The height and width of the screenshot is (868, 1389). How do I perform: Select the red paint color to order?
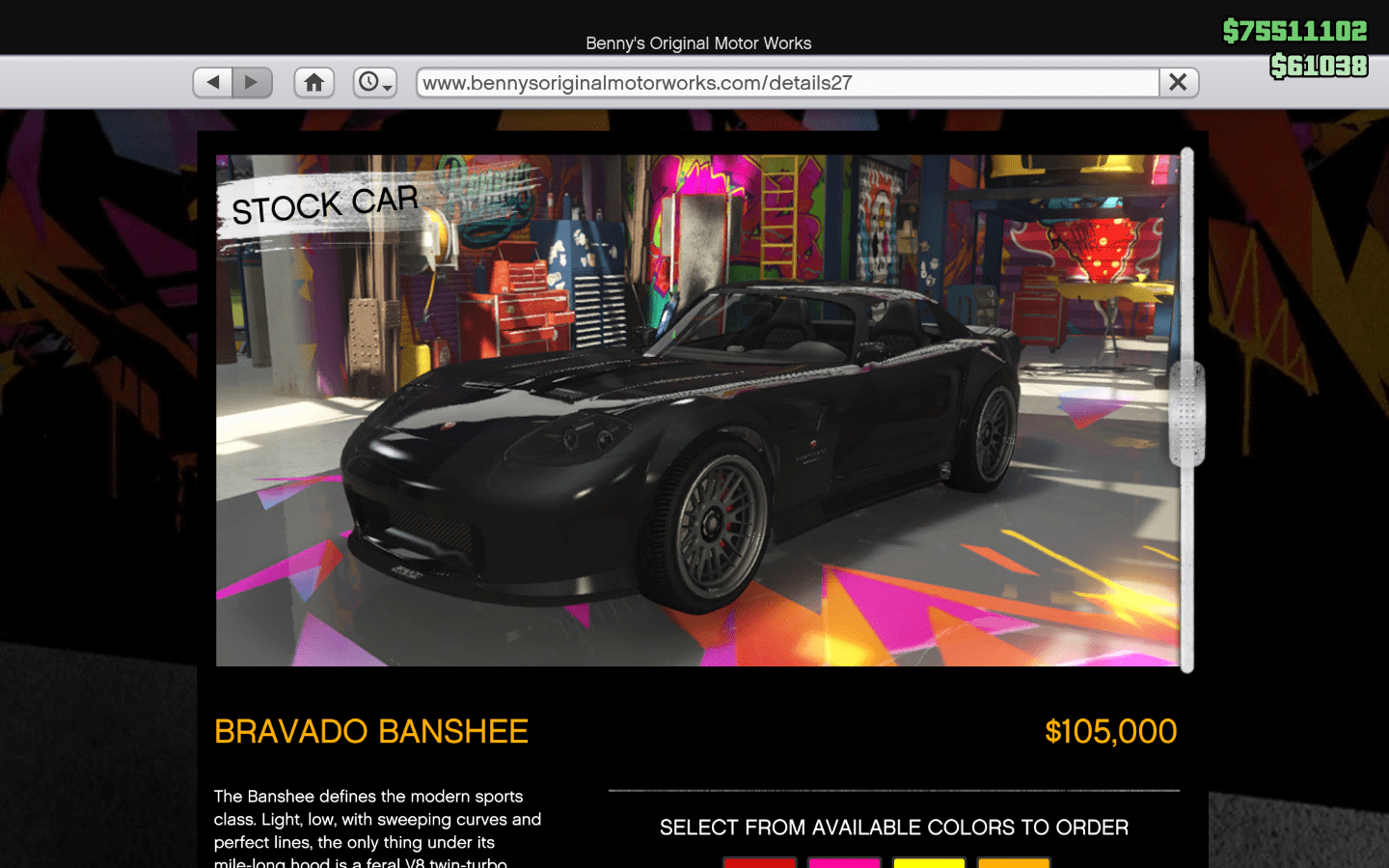pos(759,863)
